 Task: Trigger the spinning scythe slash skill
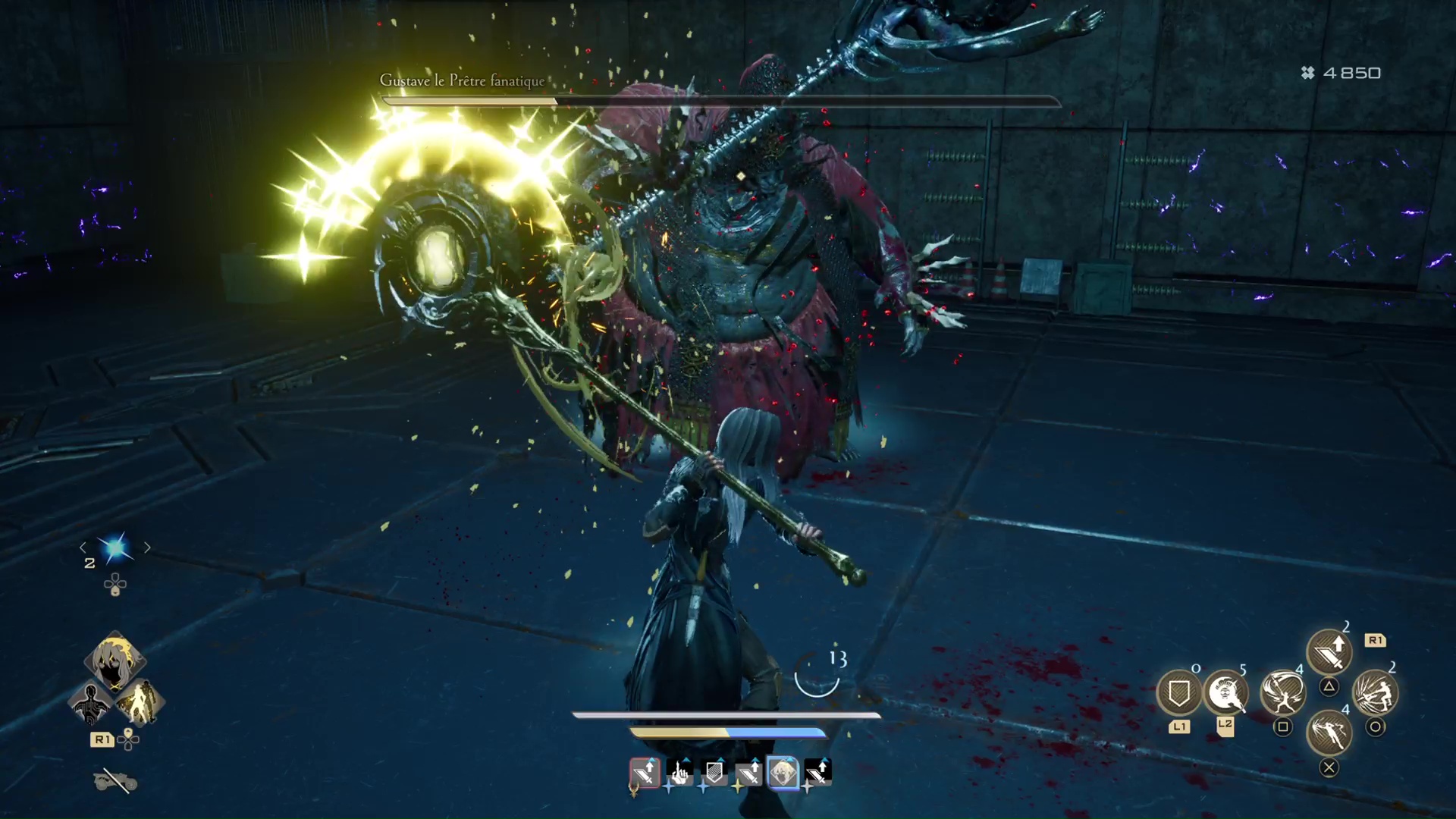point(1282,692)
